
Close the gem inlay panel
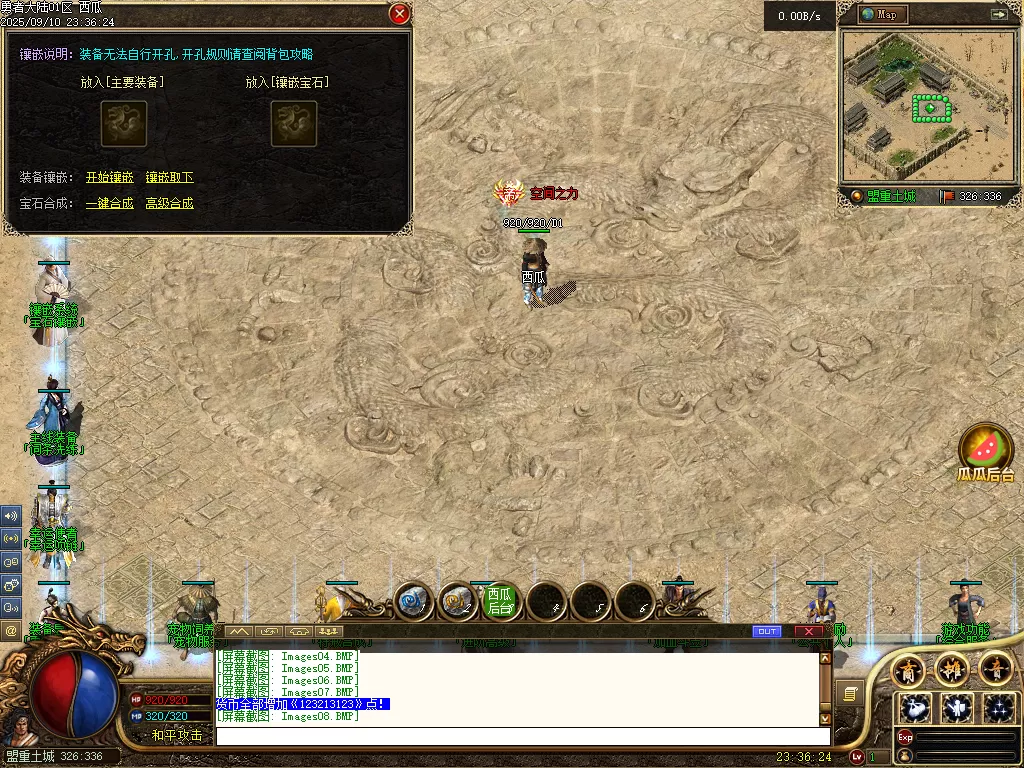[x=399, y=14]
